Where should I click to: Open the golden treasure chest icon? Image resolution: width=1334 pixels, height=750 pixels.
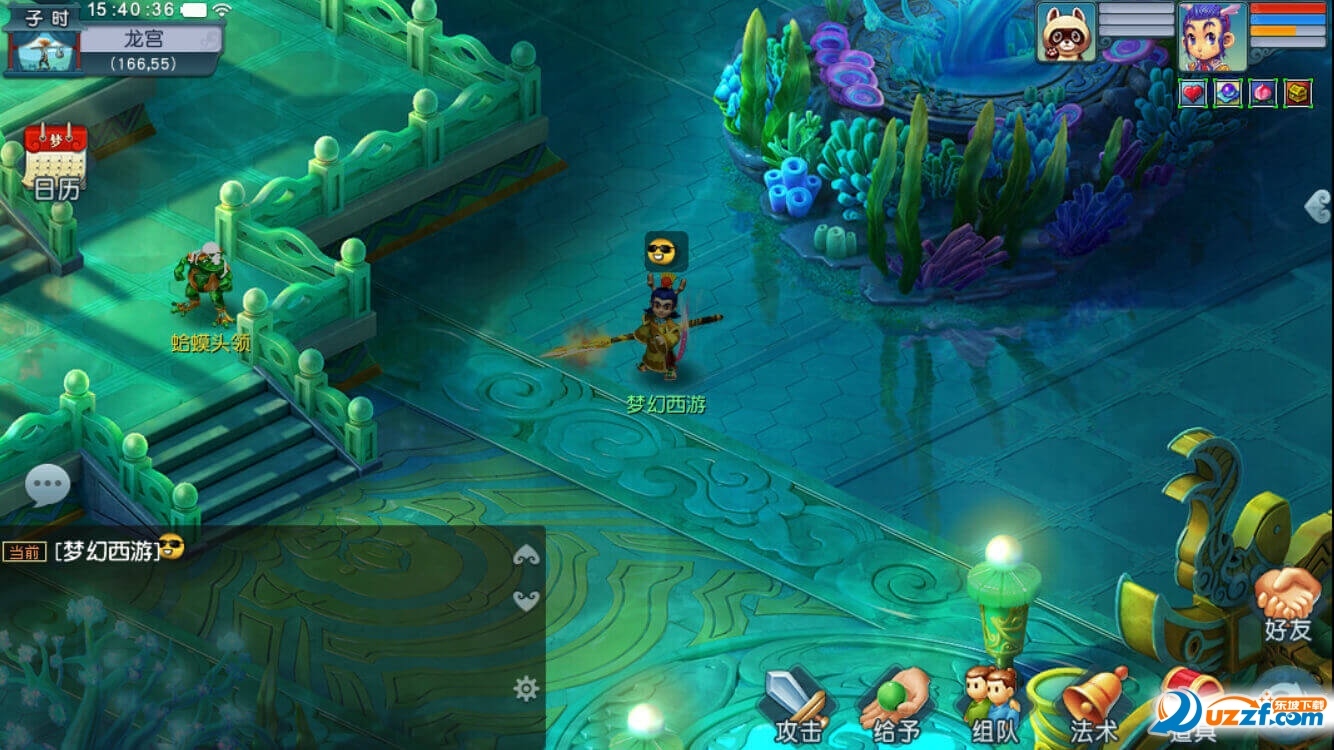[1297, 93]
